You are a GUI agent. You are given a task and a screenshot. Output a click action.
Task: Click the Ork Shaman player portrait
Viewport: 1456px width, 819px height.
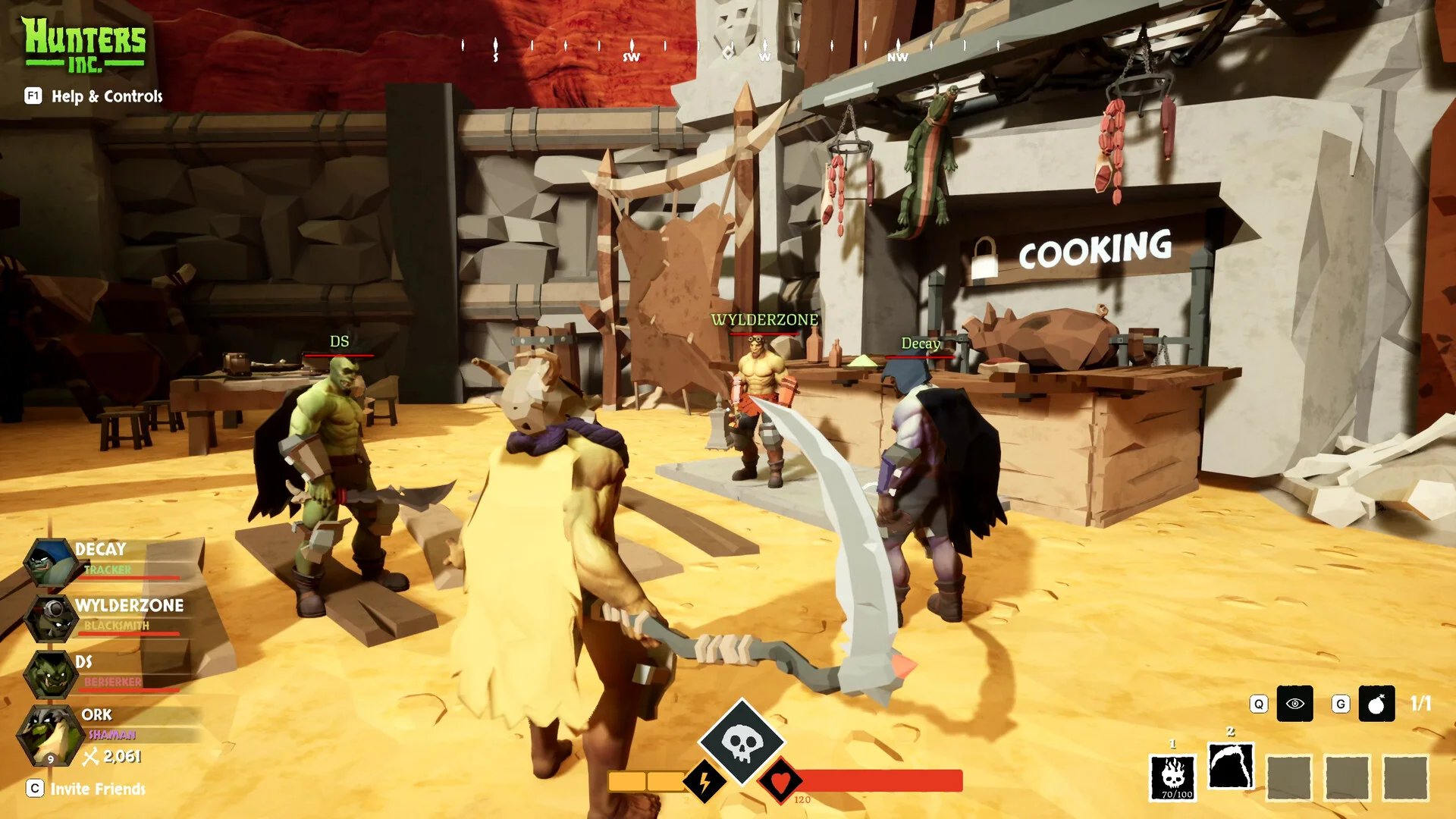[x=49, y=733]
